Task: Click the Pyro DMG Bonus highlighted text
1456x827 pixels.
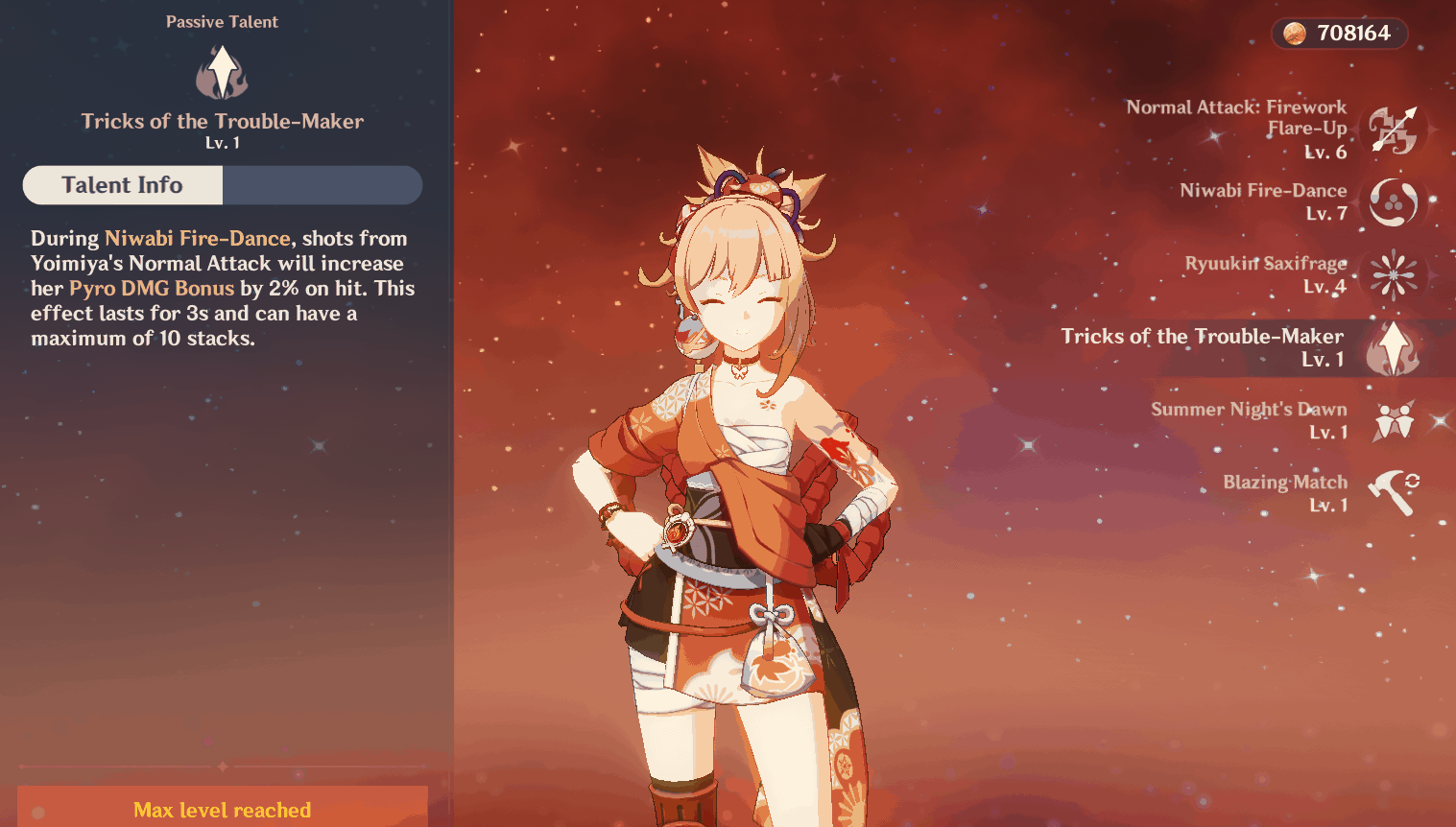Action: pos(152,288)
